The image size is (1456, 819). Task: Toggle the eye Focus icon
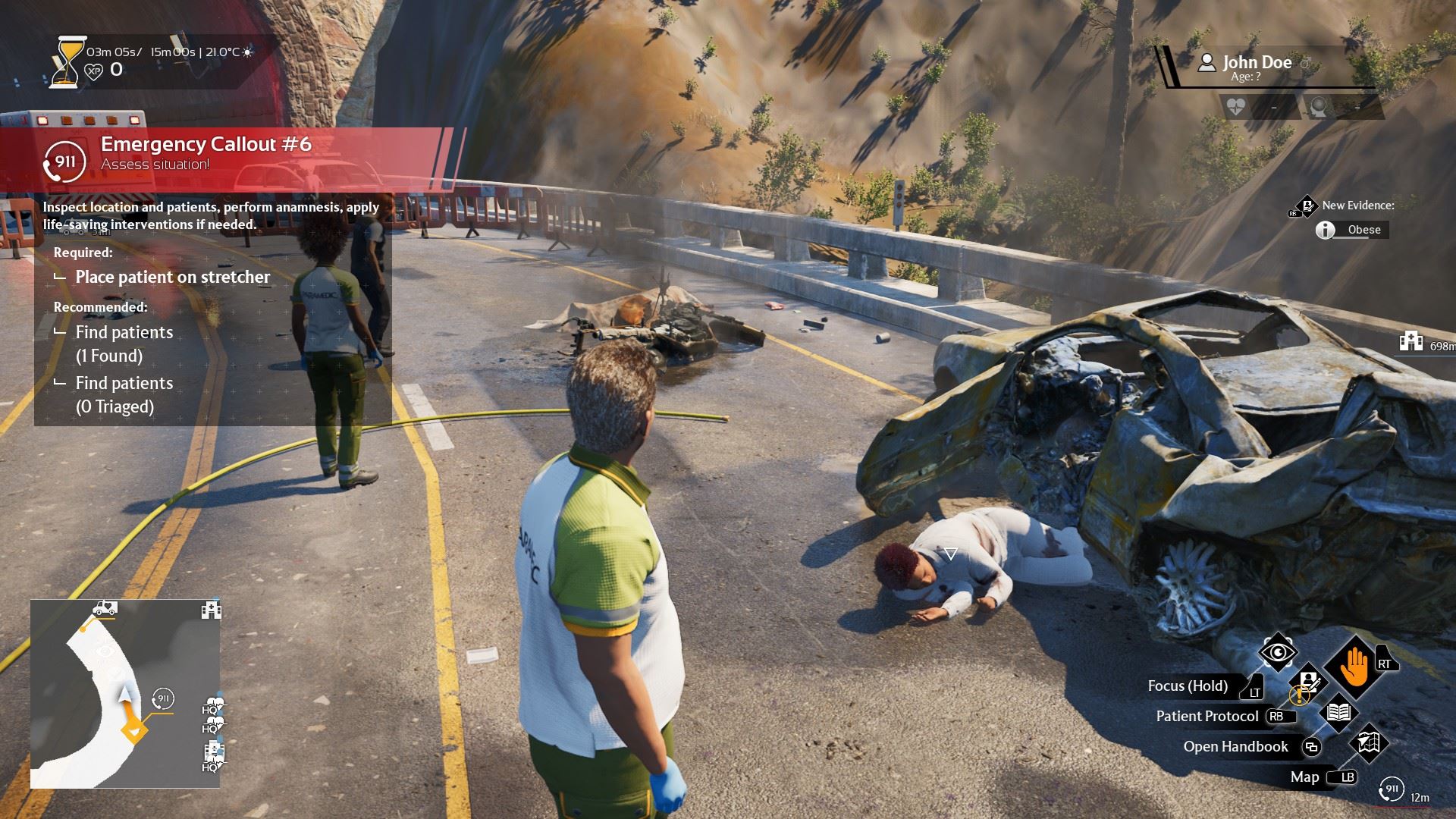click(1278, 652)
